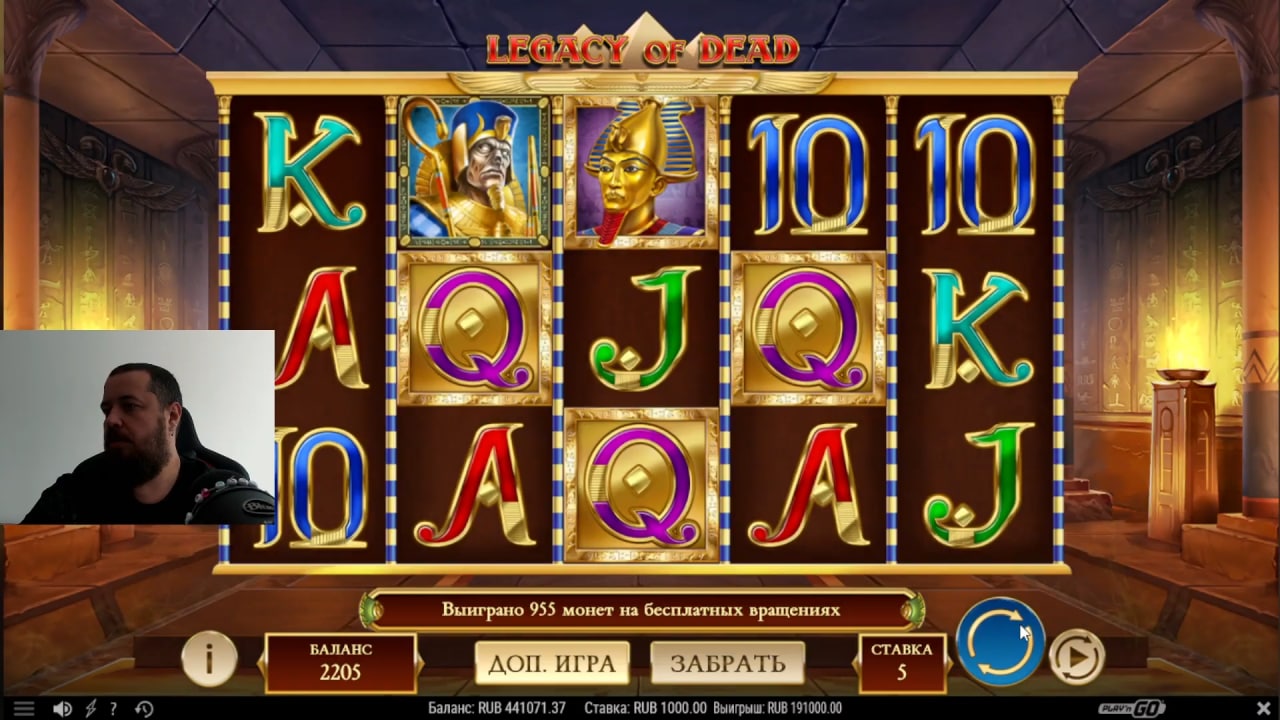The image size is (1280, 720).
Task: Open the hamburger menu in bottom bar
Action: coord(23,709)
